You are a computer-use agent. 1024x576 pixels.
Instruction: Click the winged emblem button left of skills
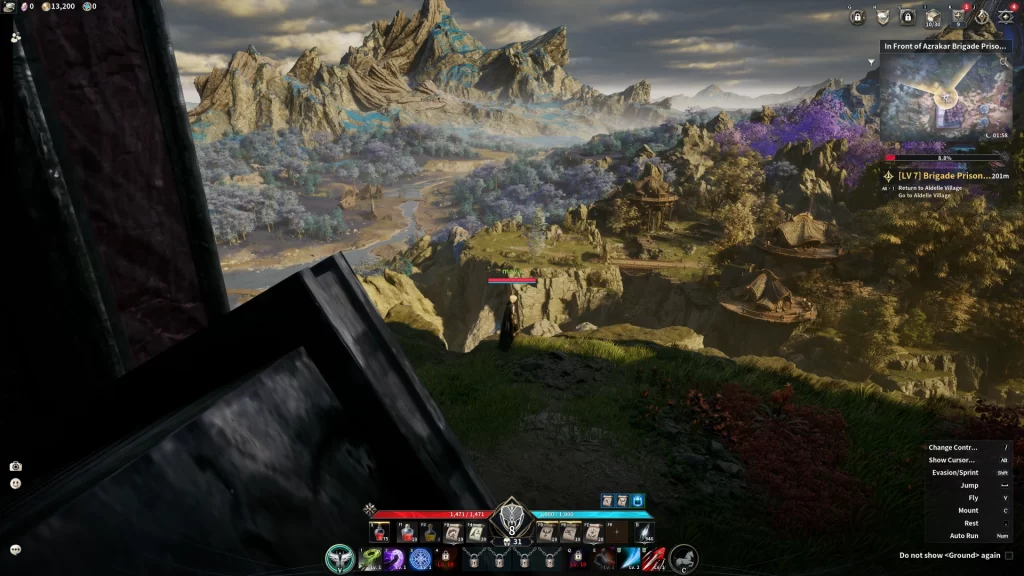[341, 558]
